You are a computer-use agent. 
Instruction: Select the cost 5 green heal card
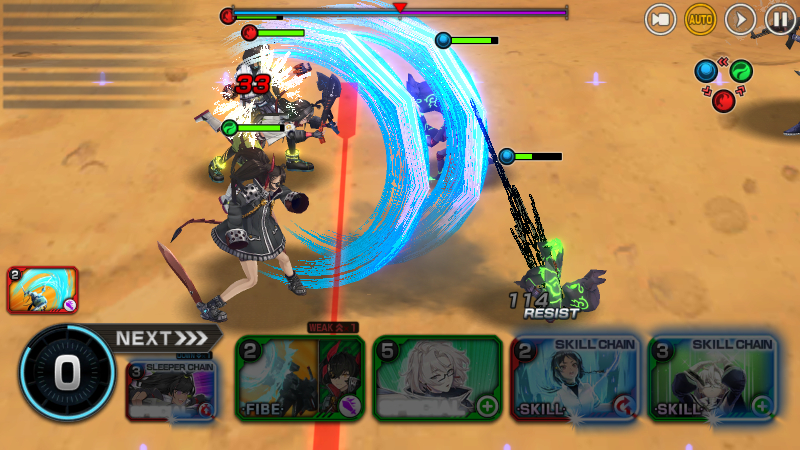[437, 379]
